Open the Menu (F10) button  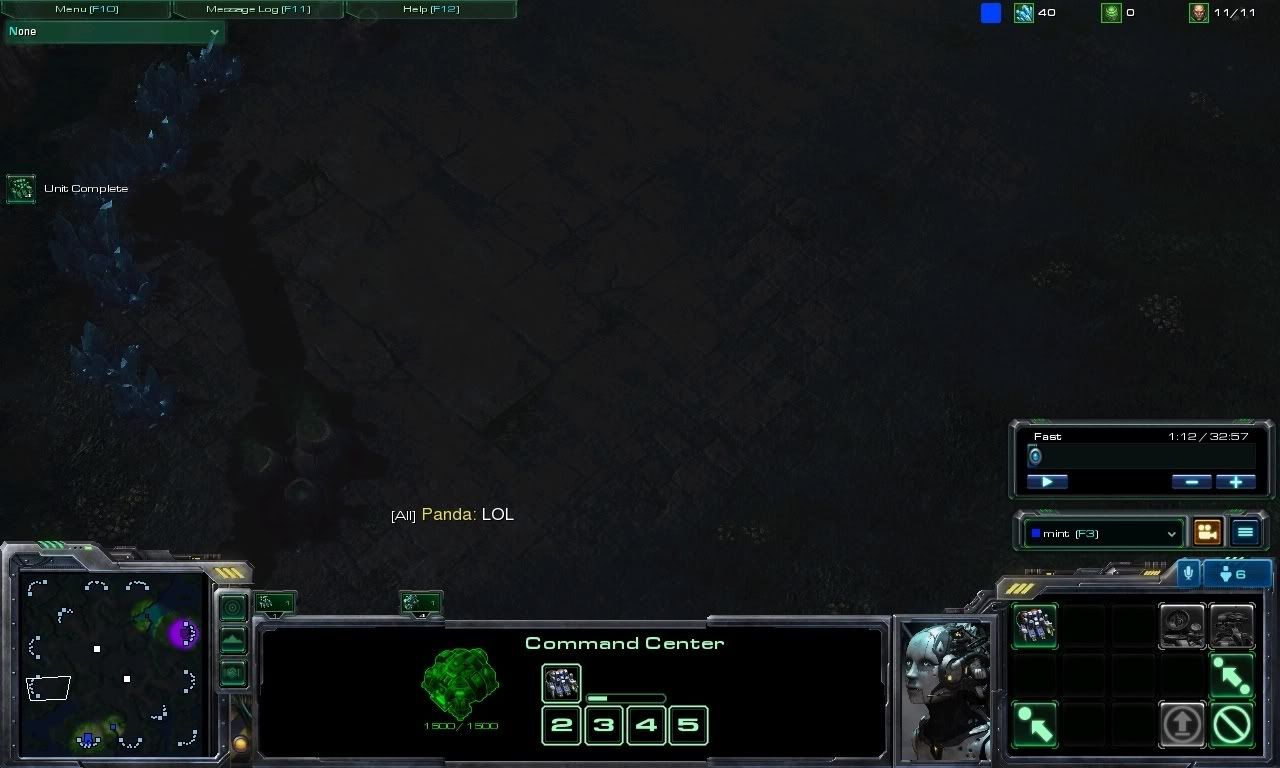(86, 9)
